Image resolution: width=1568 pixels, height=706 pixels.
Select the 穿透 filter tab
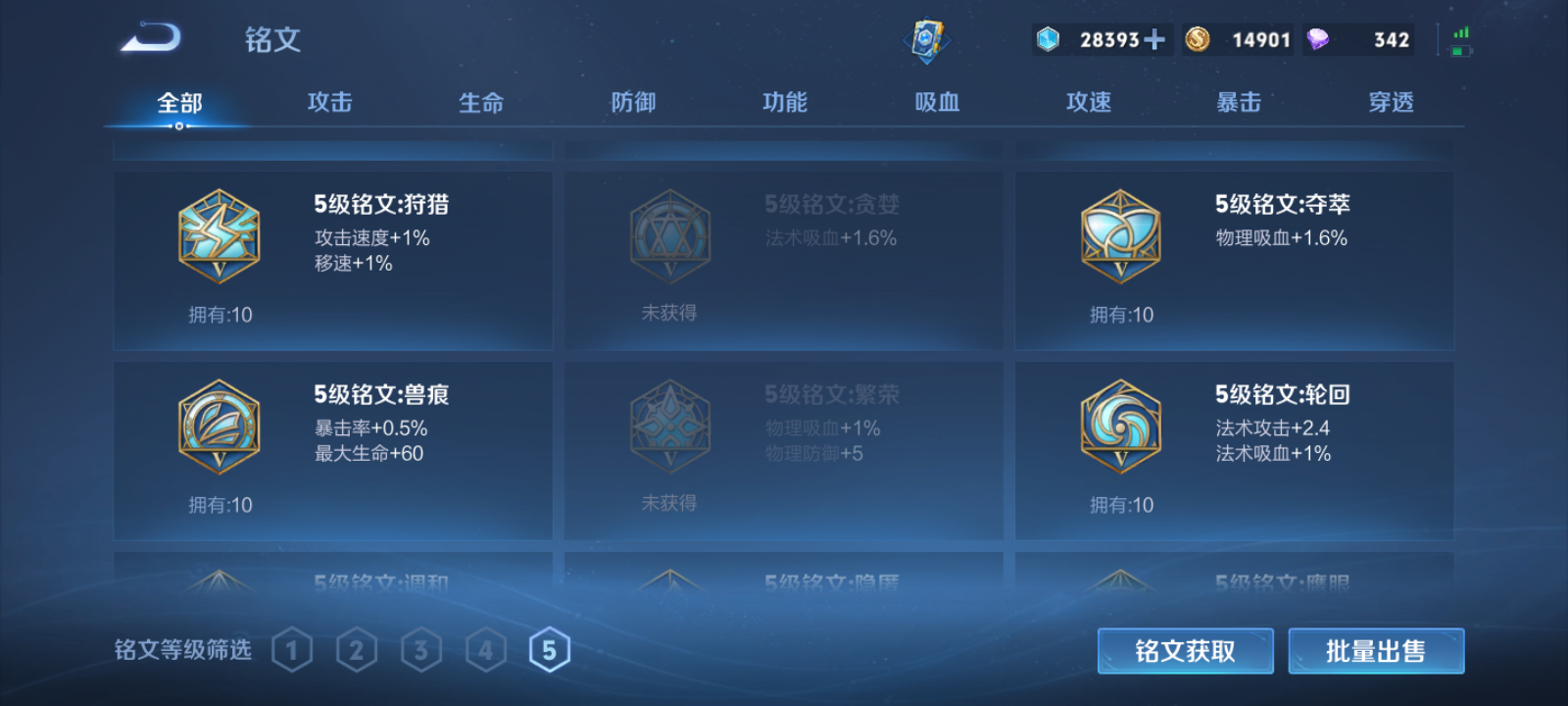1392,102
